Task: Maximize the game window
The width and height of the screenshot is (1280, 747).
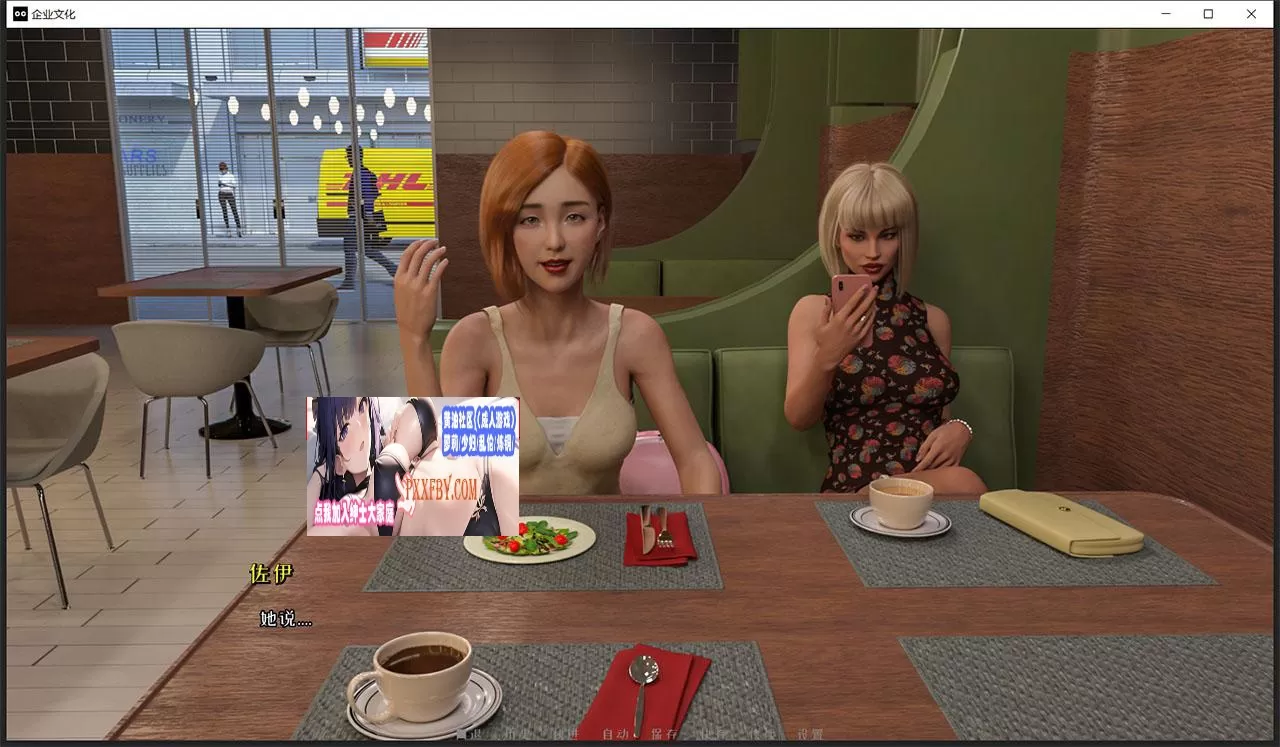Action: tap(1208, 14)
